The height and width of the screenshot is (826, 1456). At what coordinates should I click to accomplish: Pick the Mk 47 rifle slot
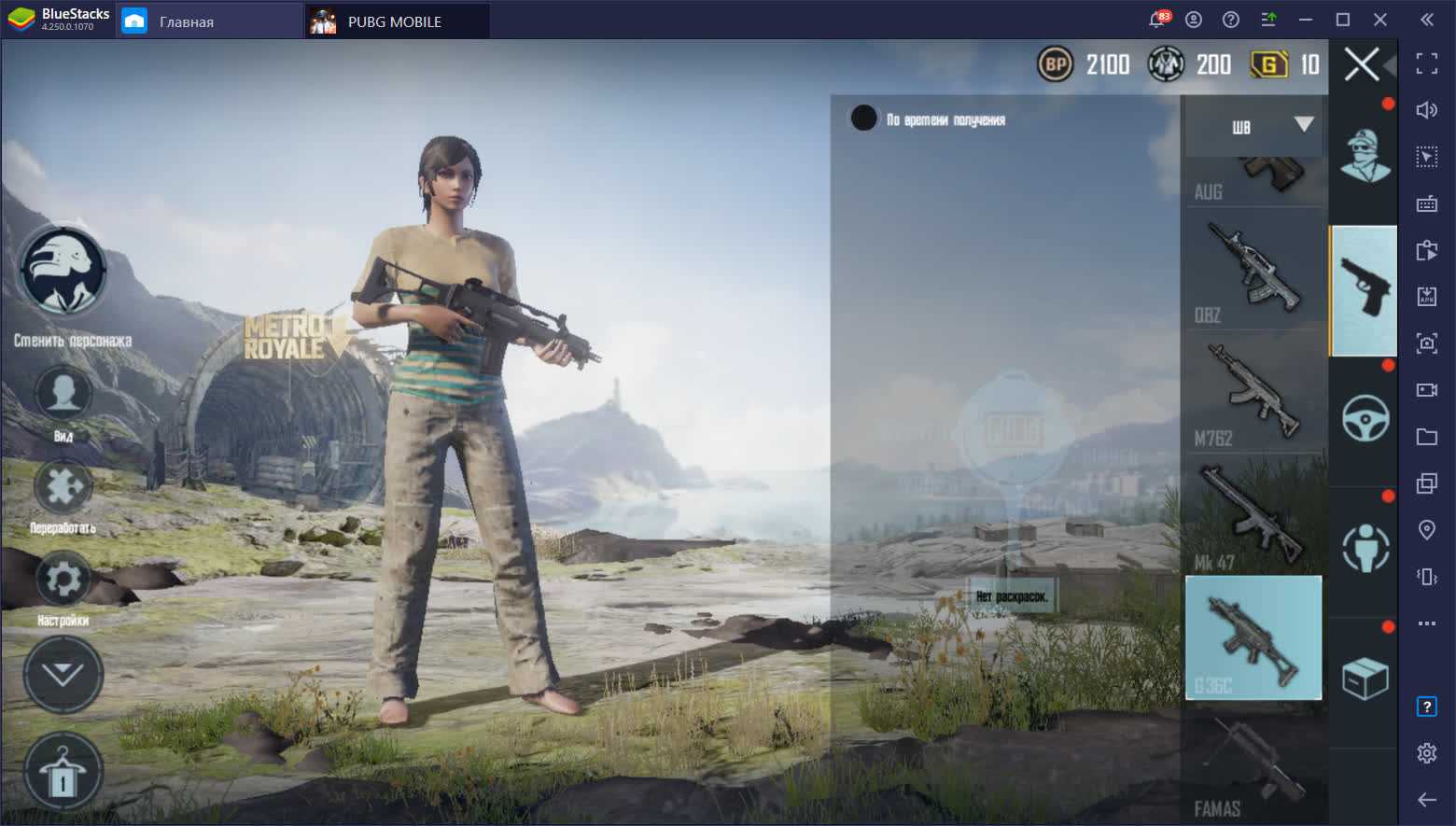click(1253, 516)
